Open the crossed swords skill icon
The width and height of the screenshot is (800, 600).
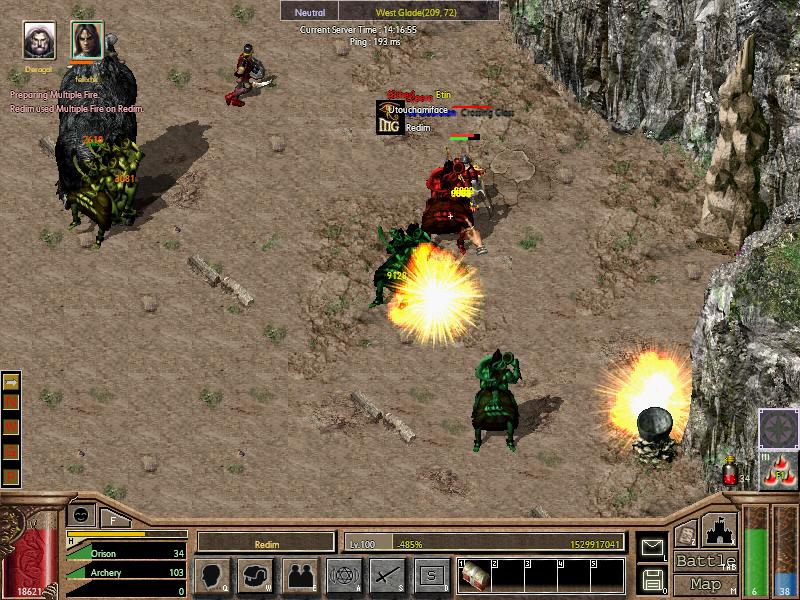[x=387, y=575]
